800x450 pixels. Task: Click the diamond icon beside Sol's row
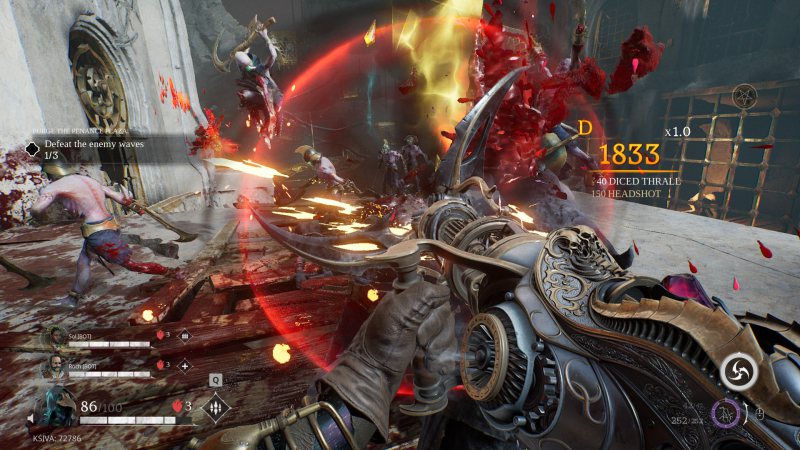tap(184, 338)
